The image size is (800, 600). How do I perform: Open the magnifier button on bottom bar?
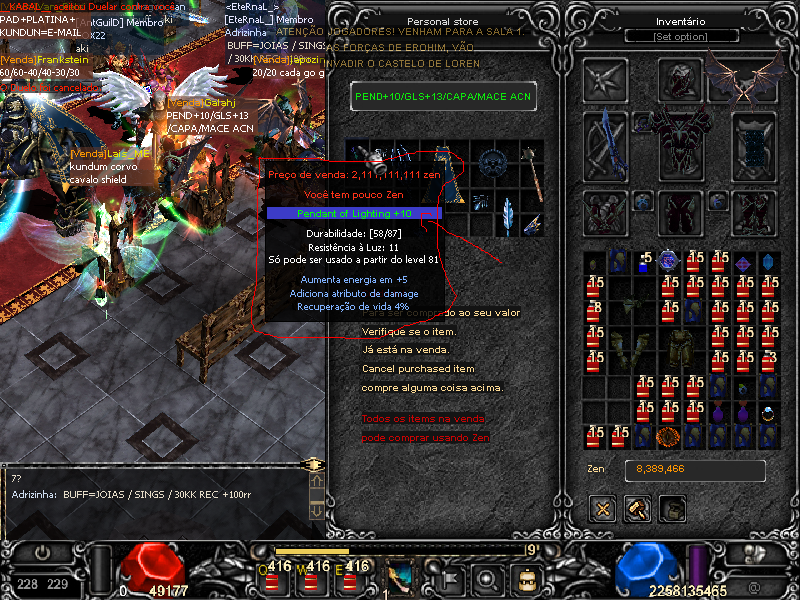[x=487, y=578]
